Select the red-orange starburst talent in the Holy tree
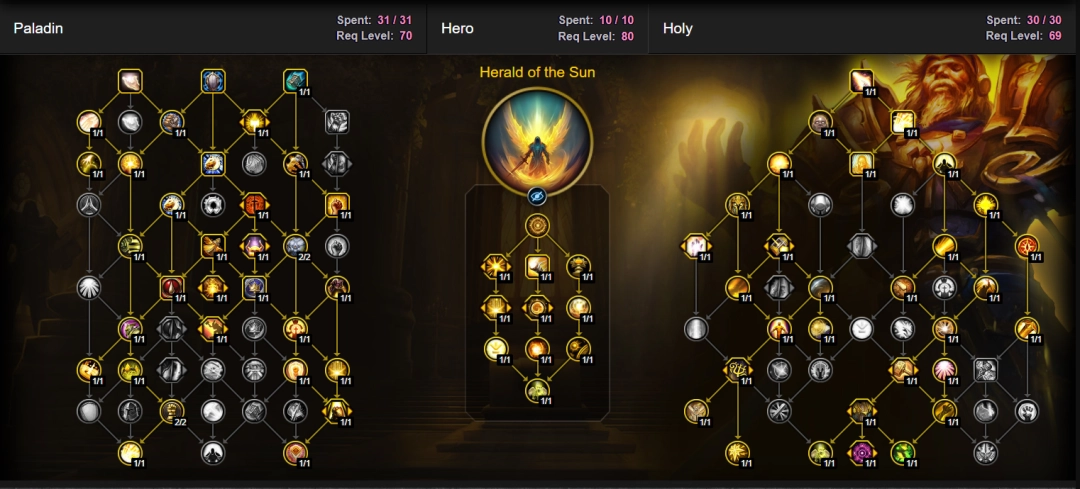 click(x=1026, y=246)
